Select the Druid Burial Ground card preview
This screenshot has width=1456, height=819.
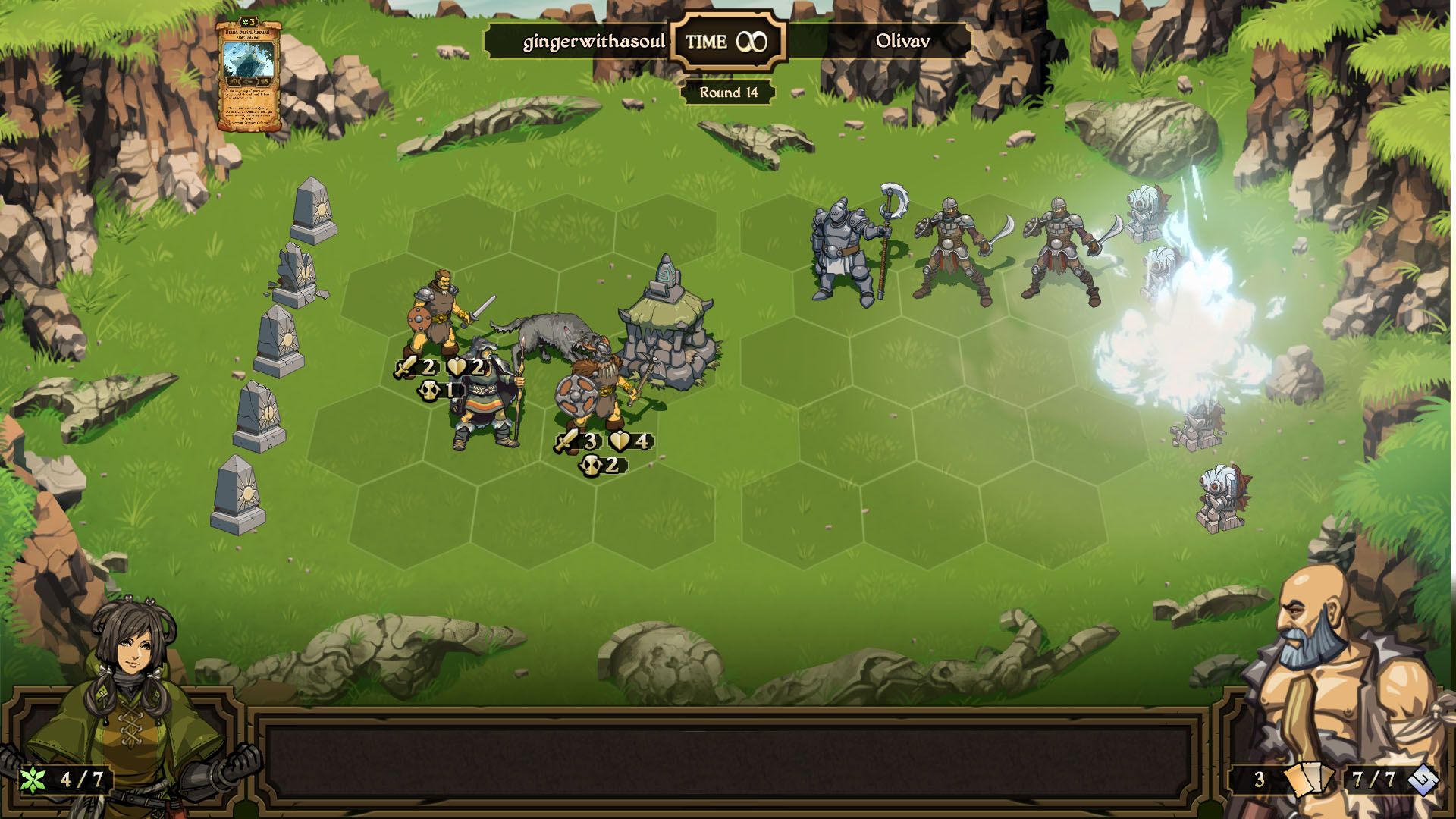click(x=250, y=72)
